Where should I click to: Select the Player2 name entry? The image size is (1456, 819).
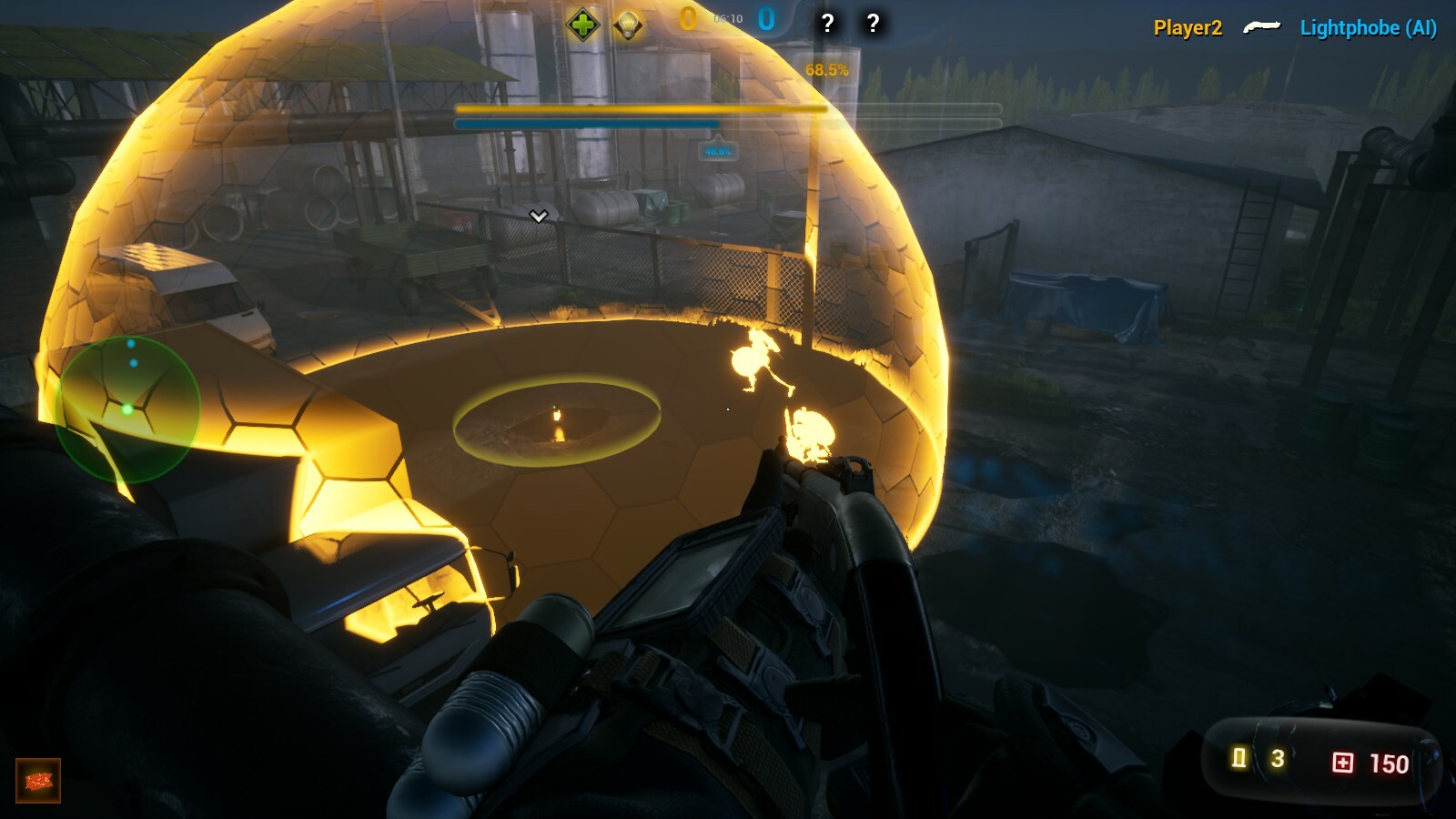1186,27
